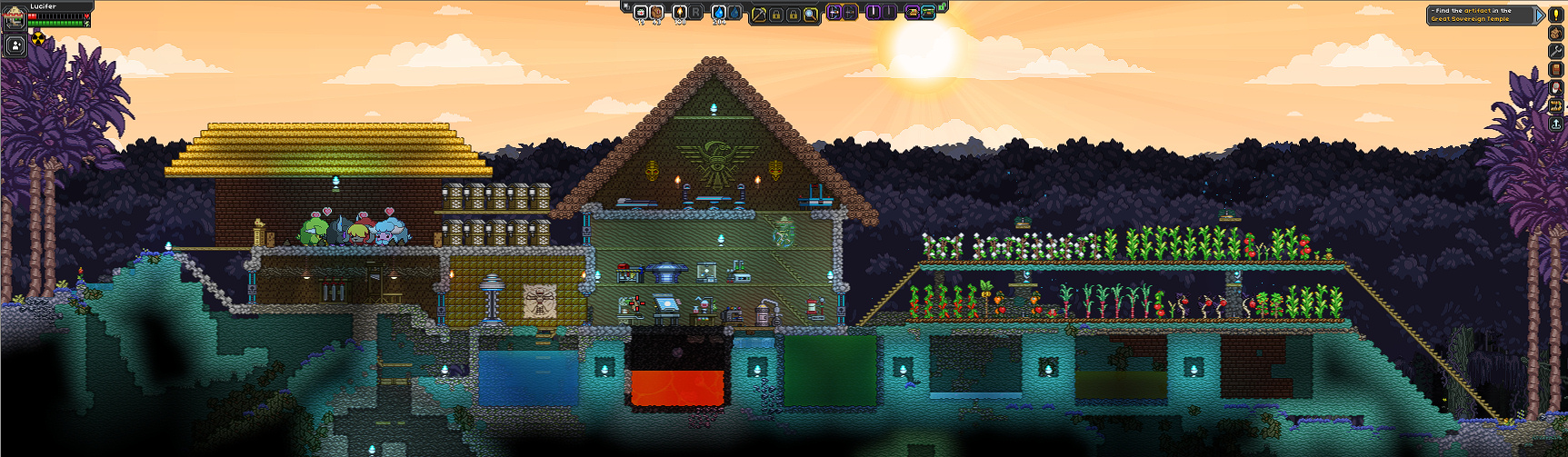Image resolution: width=1568 pixels, height=457 pixels.
Task: Click the beam up to ship button
Action: click(x=1555, y=124)
